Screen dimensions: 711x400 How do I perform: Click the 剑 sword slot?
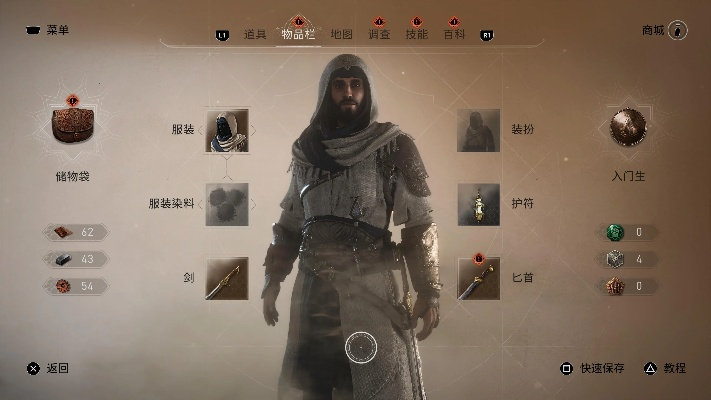pos(227,277)
